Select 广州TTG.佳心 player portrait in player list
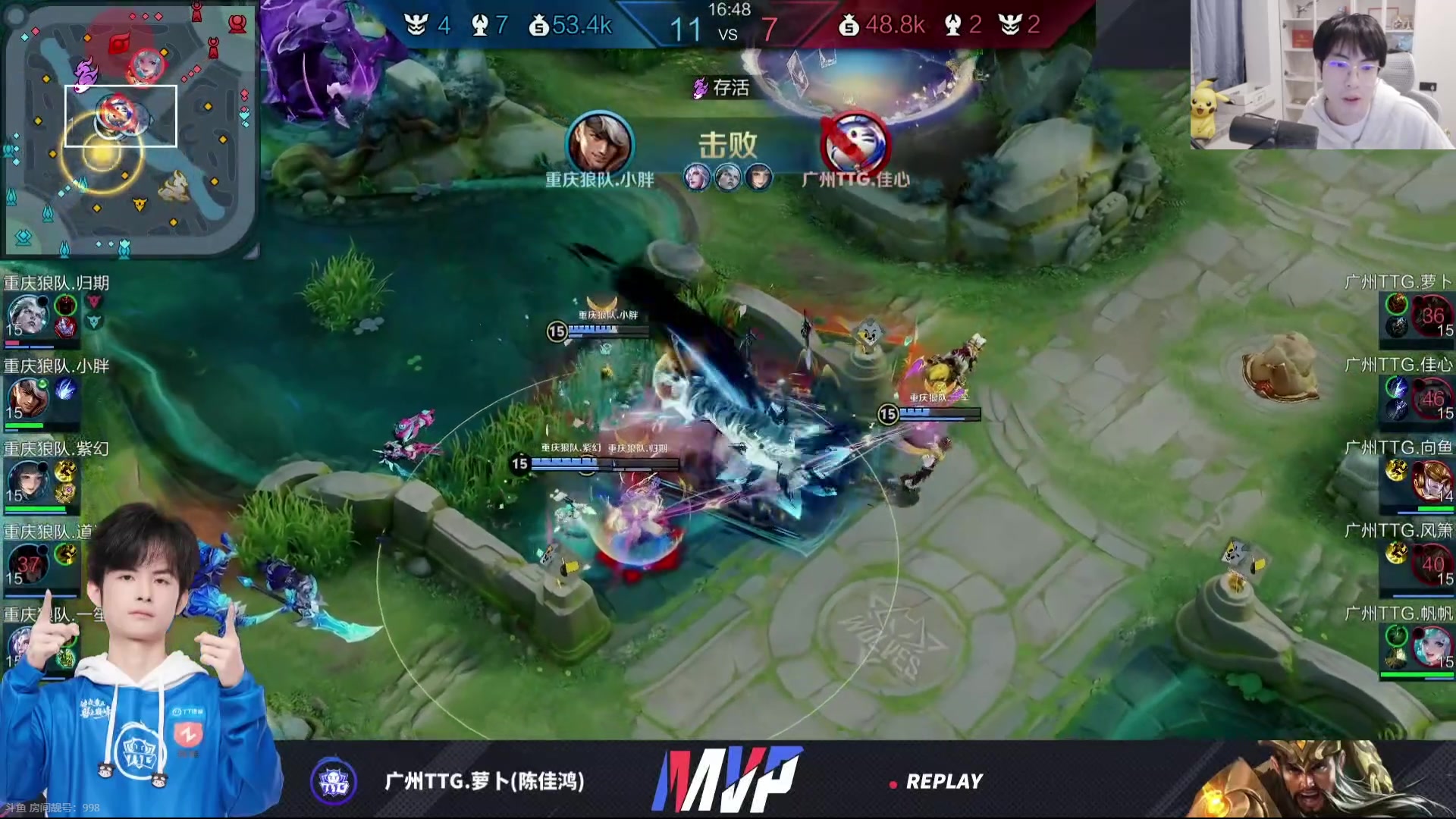 point(1432,398)
